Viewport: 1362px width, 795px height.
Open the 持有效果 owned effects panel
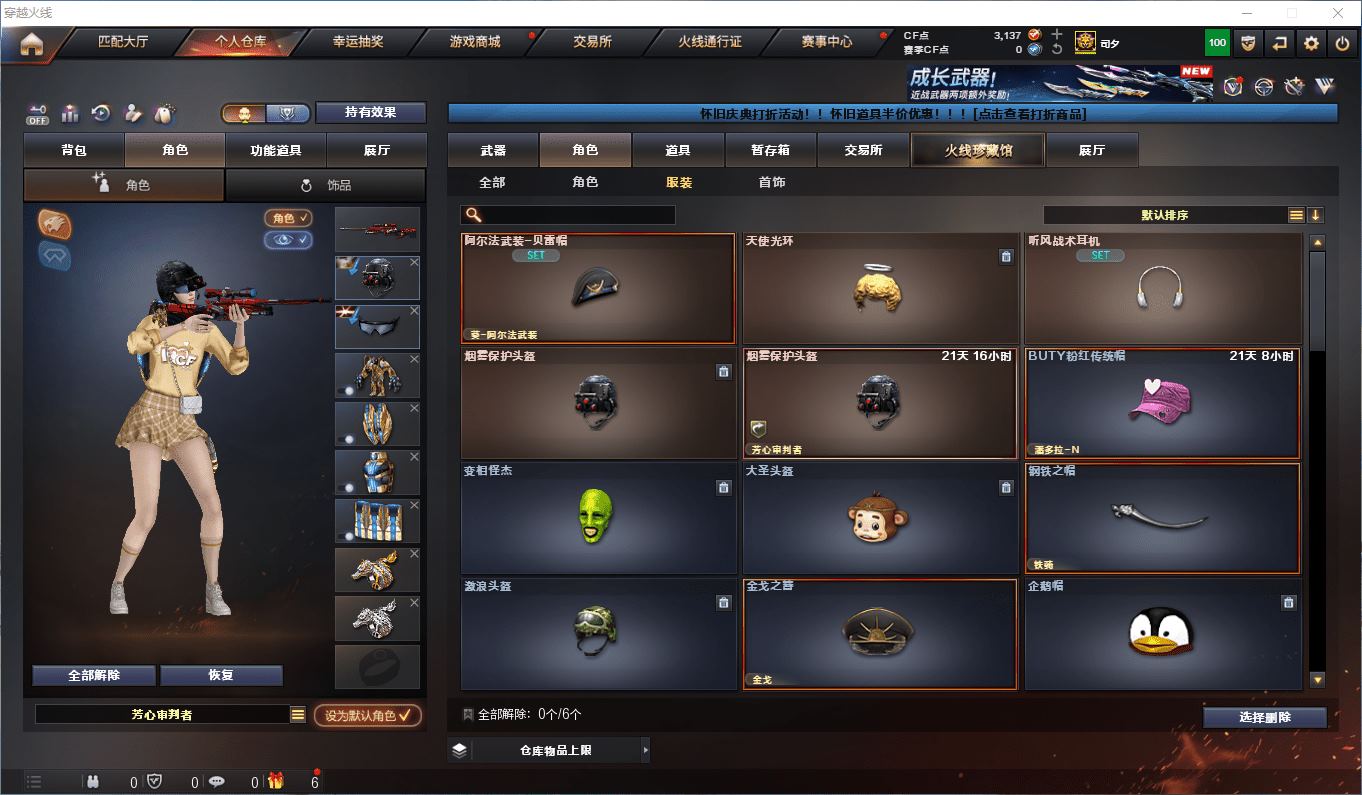(371, 112)
